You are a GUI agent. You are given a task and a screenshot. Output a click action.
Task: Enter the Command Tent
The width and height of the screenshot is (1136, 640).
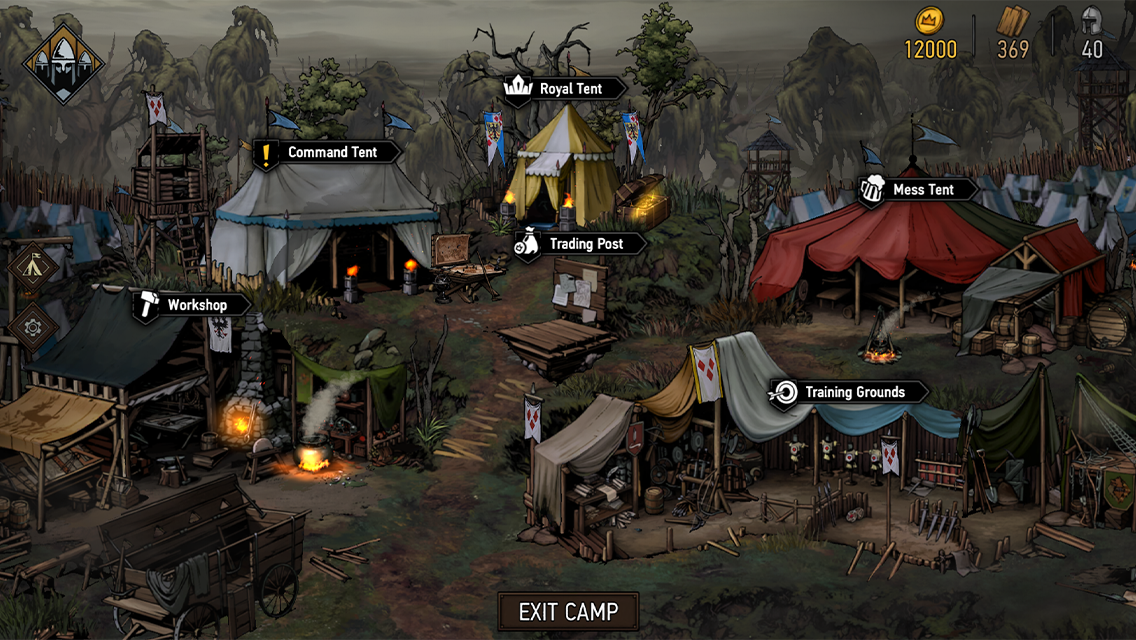pyautogui.click(x=327, y=153)
